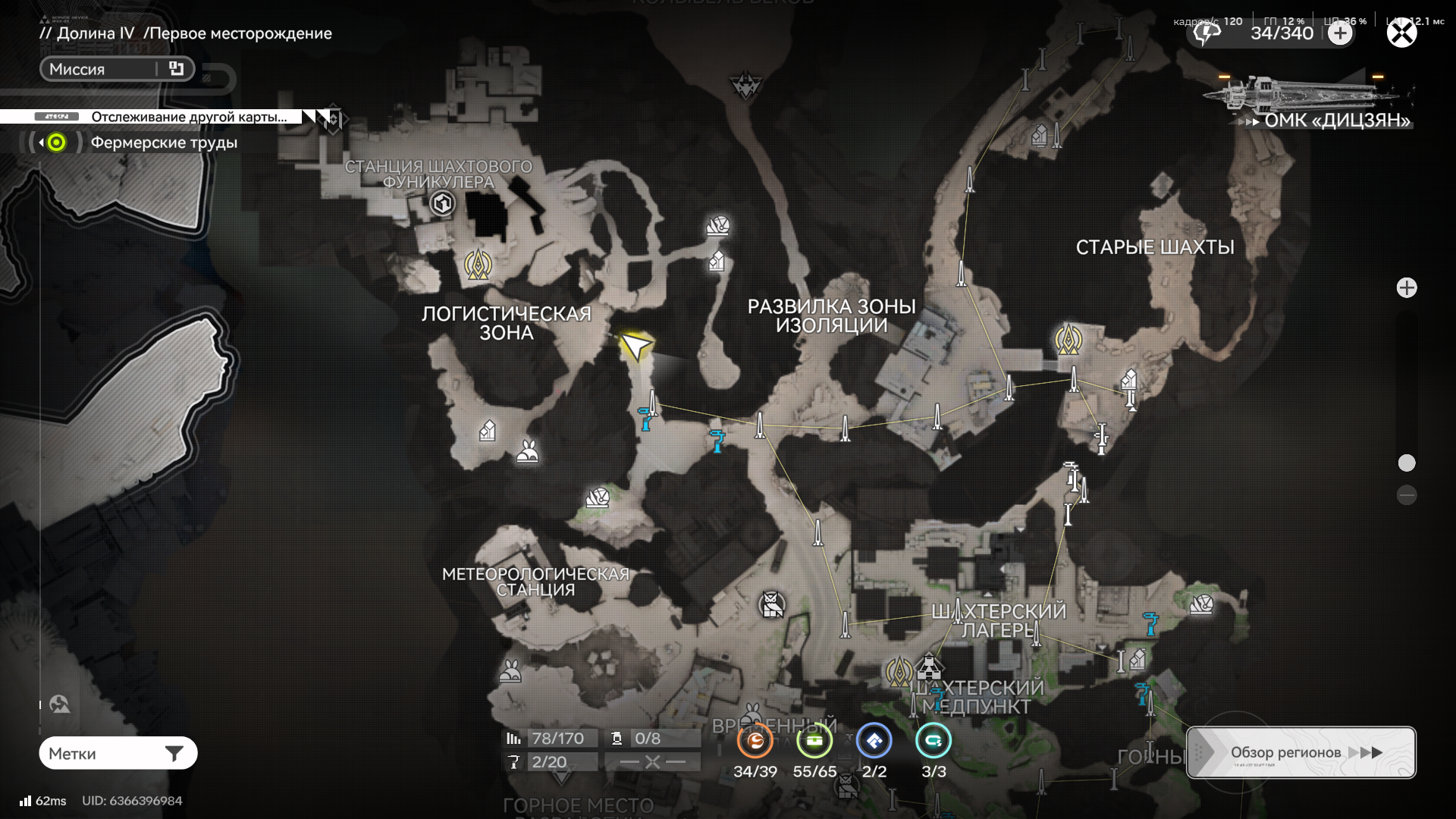The image size is (1456, 819).
Task: Select the tracked quest Фермерские труды
Action: click(x=164, y=143)
